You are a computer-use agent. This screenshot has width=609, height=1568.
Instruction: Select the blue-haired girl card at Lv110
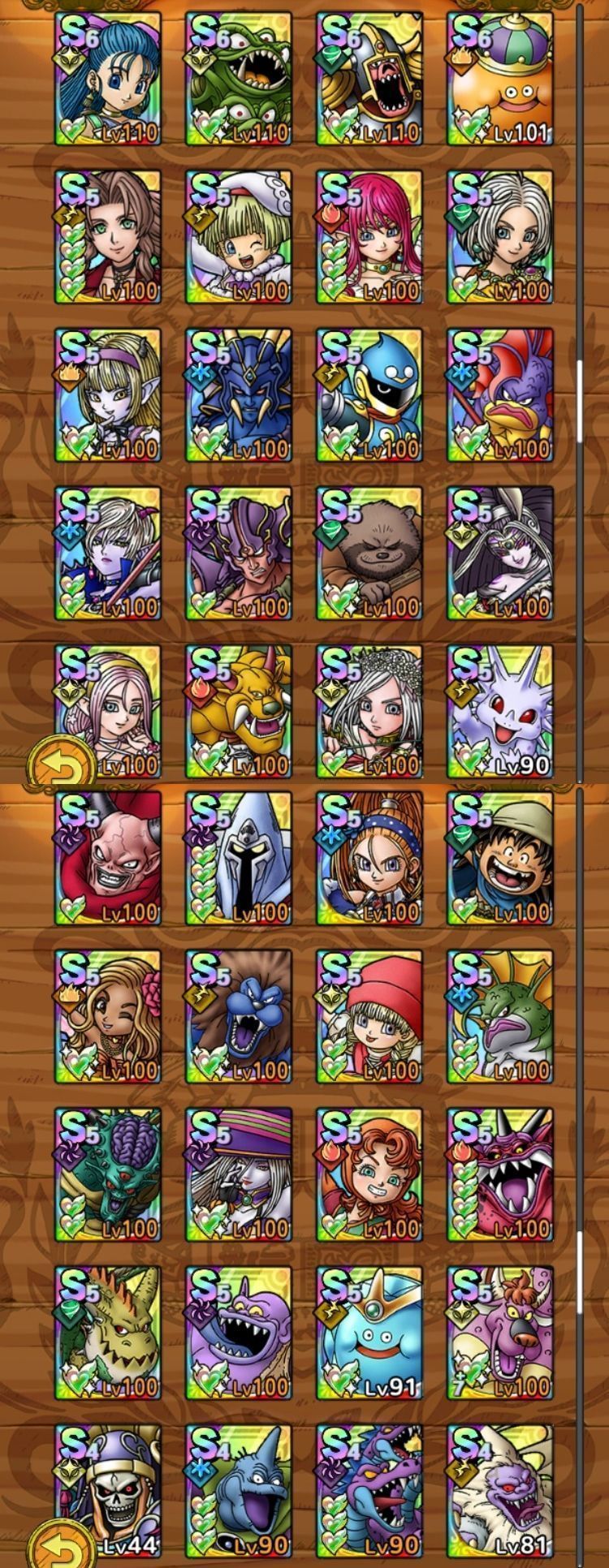(109, 79)
